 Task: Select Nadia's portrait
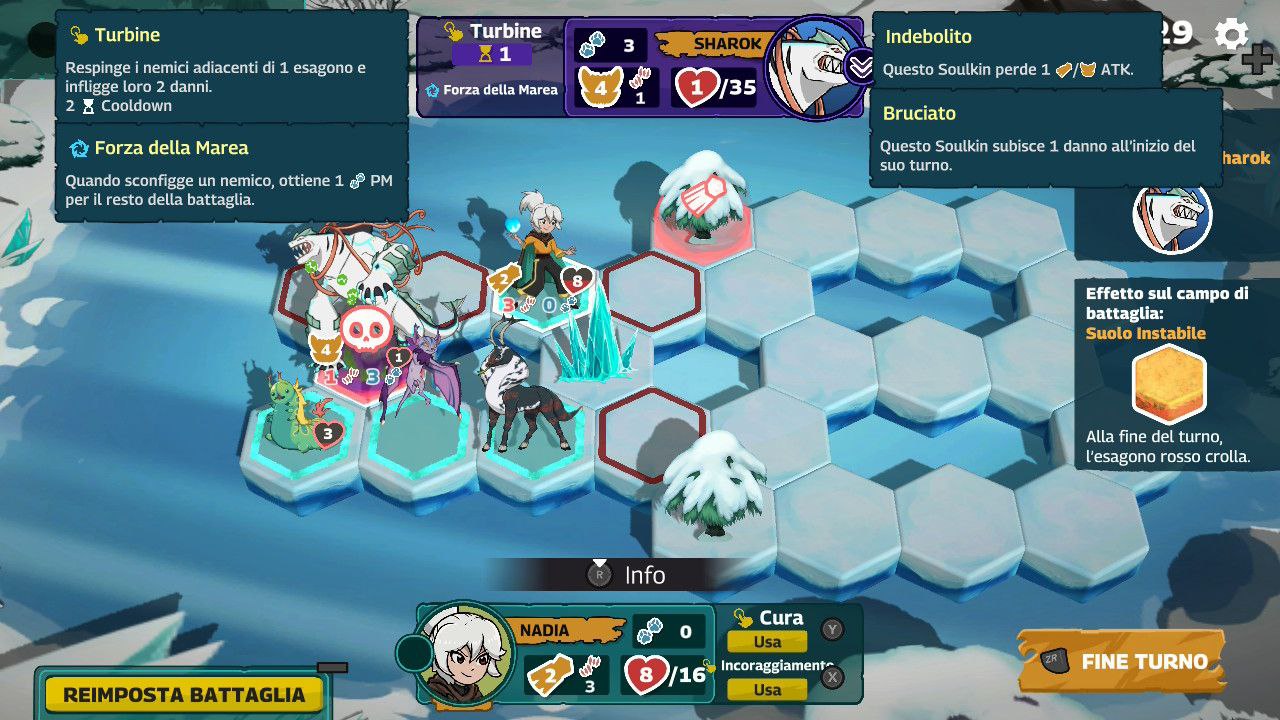(463, 655)
